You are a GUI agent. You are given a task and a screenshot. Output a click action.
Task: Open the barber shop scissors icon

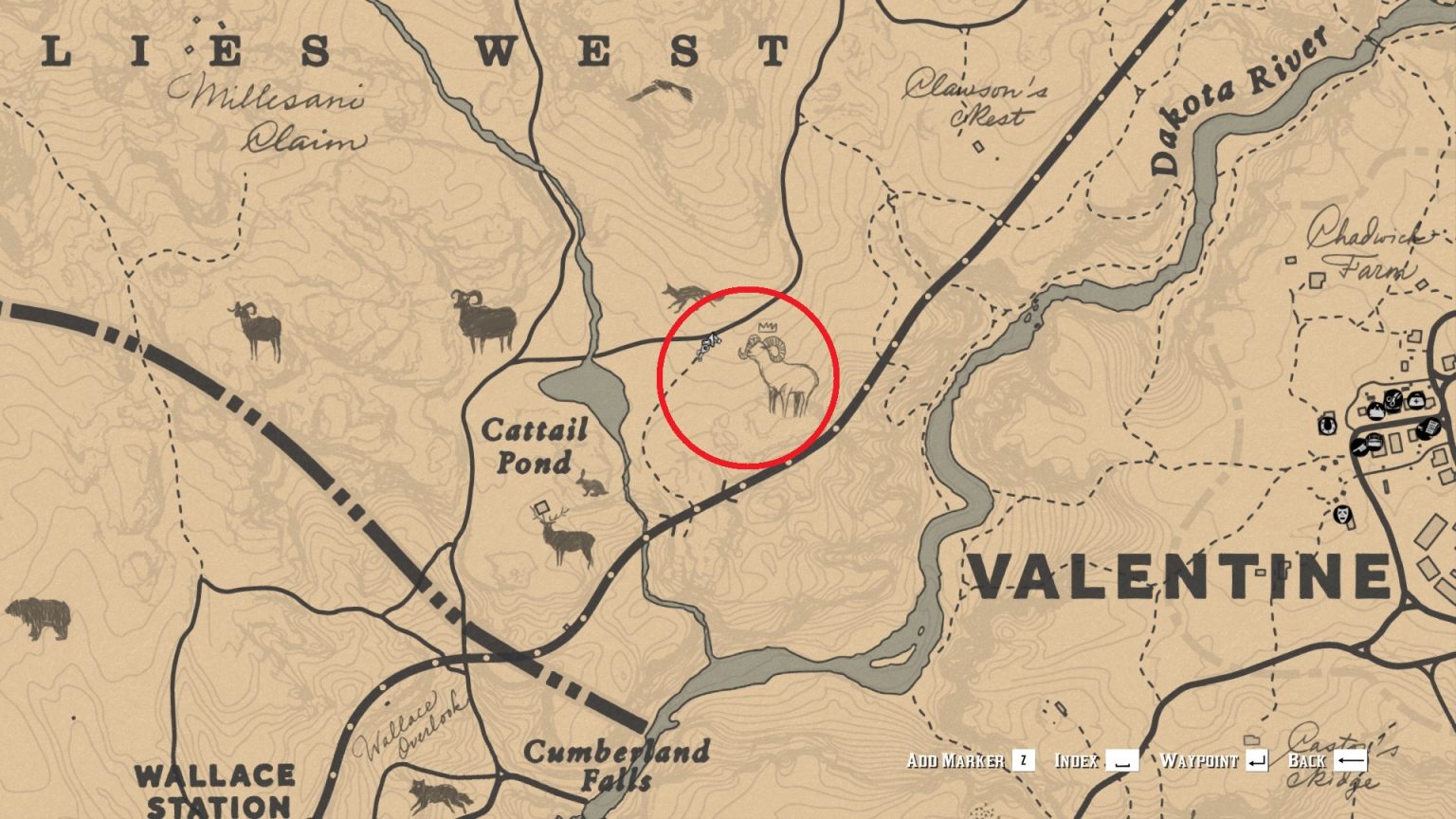(x=1392, y=401)
